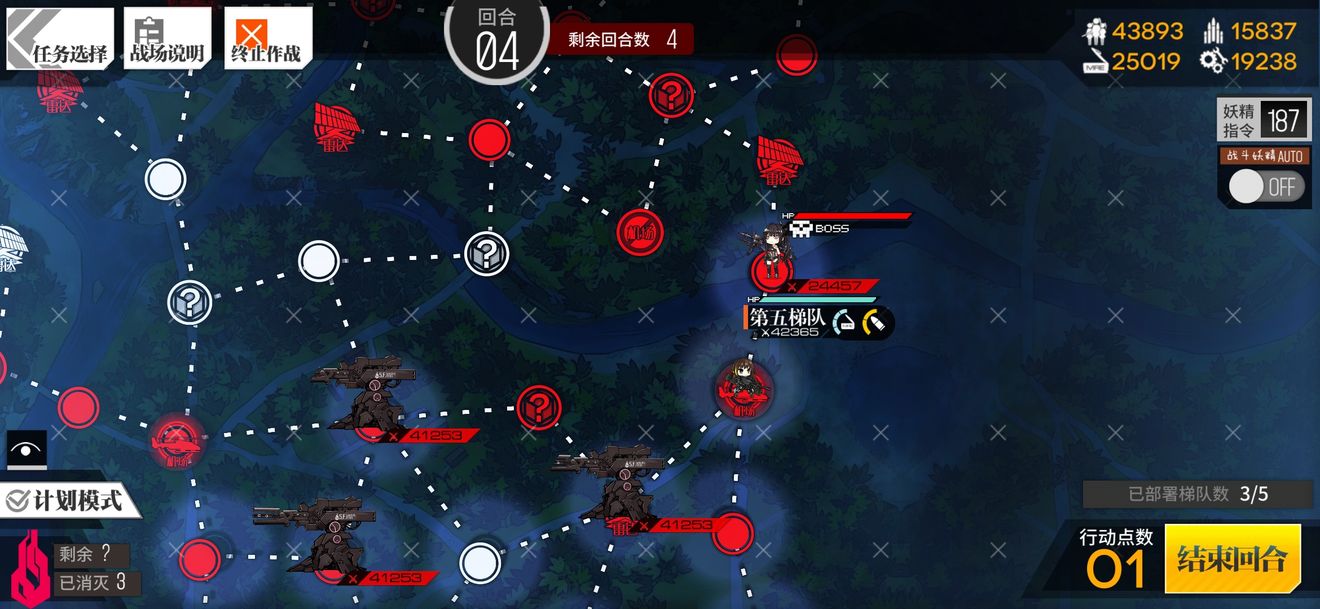Click the eye visibility icon
The width and height of the screenshot is (1320, 609).
point(26,449)
